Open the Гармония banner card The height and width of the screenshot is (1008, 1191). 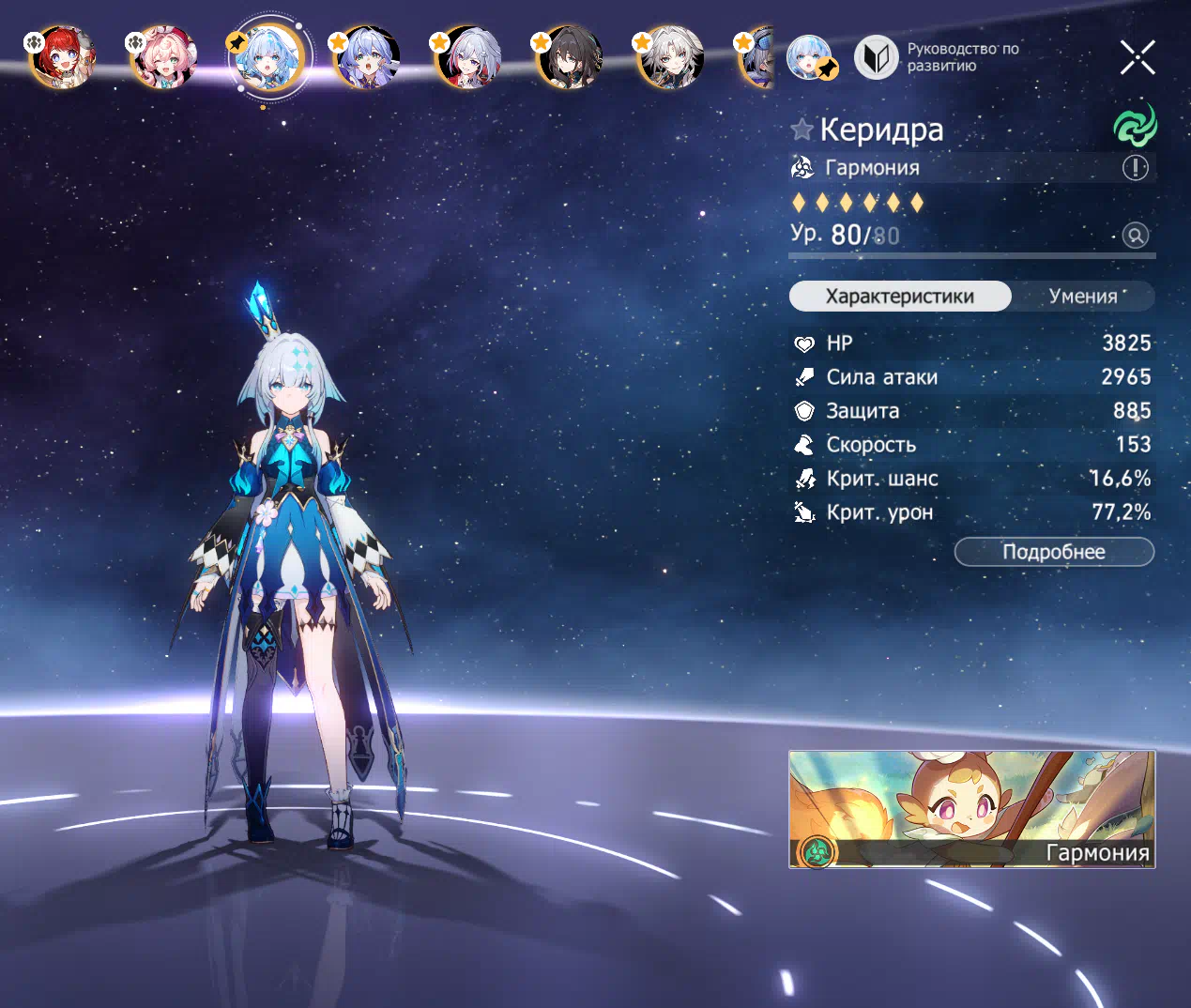971,809
